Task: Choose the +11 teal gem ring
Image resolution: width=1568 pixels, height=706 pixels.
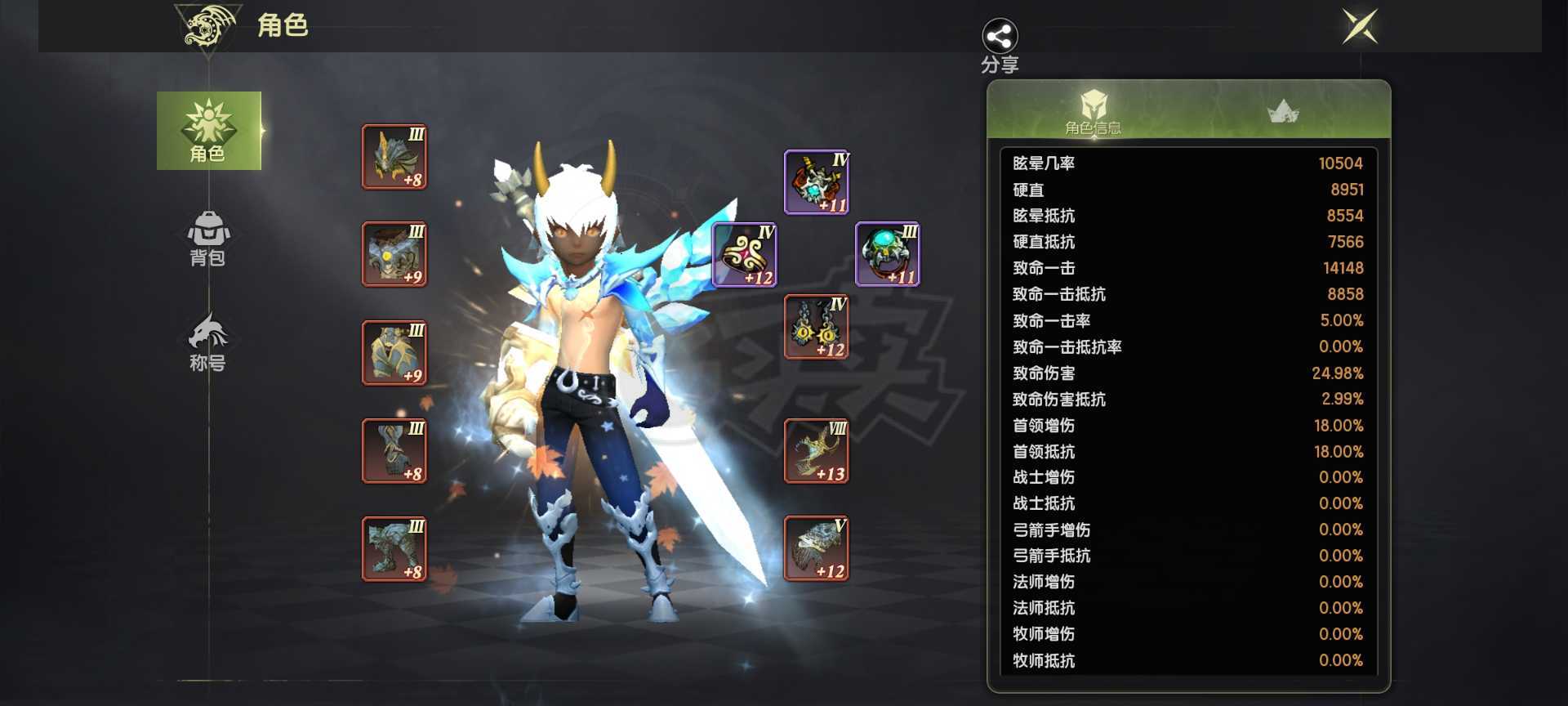Action: point(888,255)
